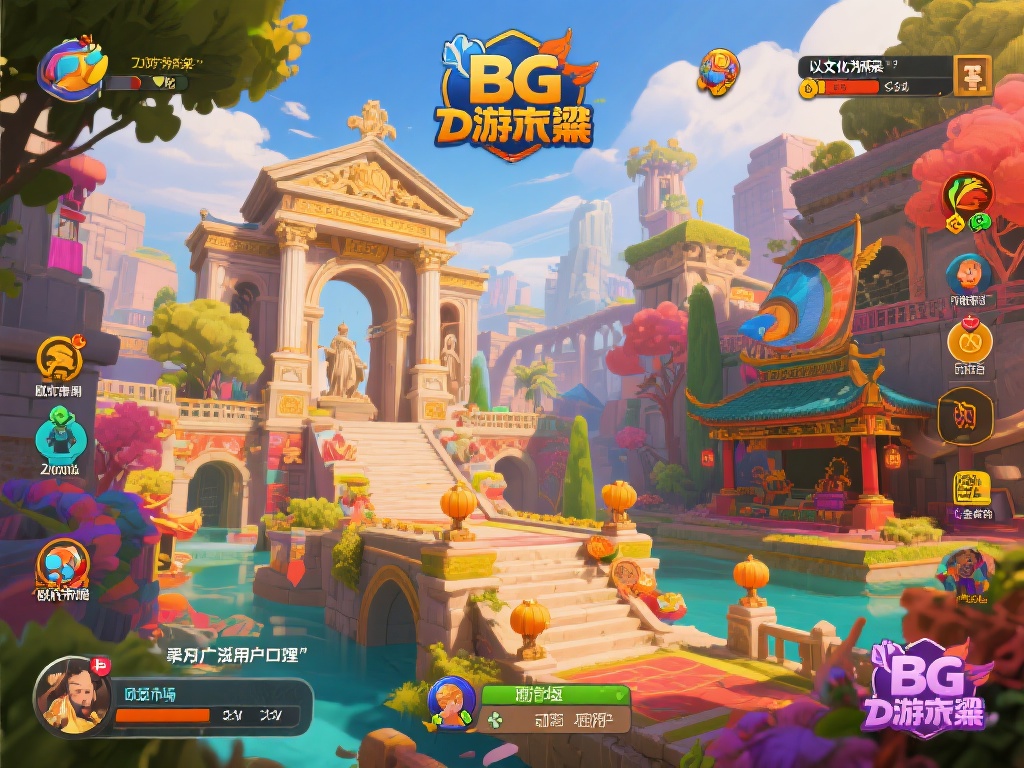Screen dimensions: 1024x768
Task: Select the blue-circle orange-haired character icon
Action: coord(969,273)
